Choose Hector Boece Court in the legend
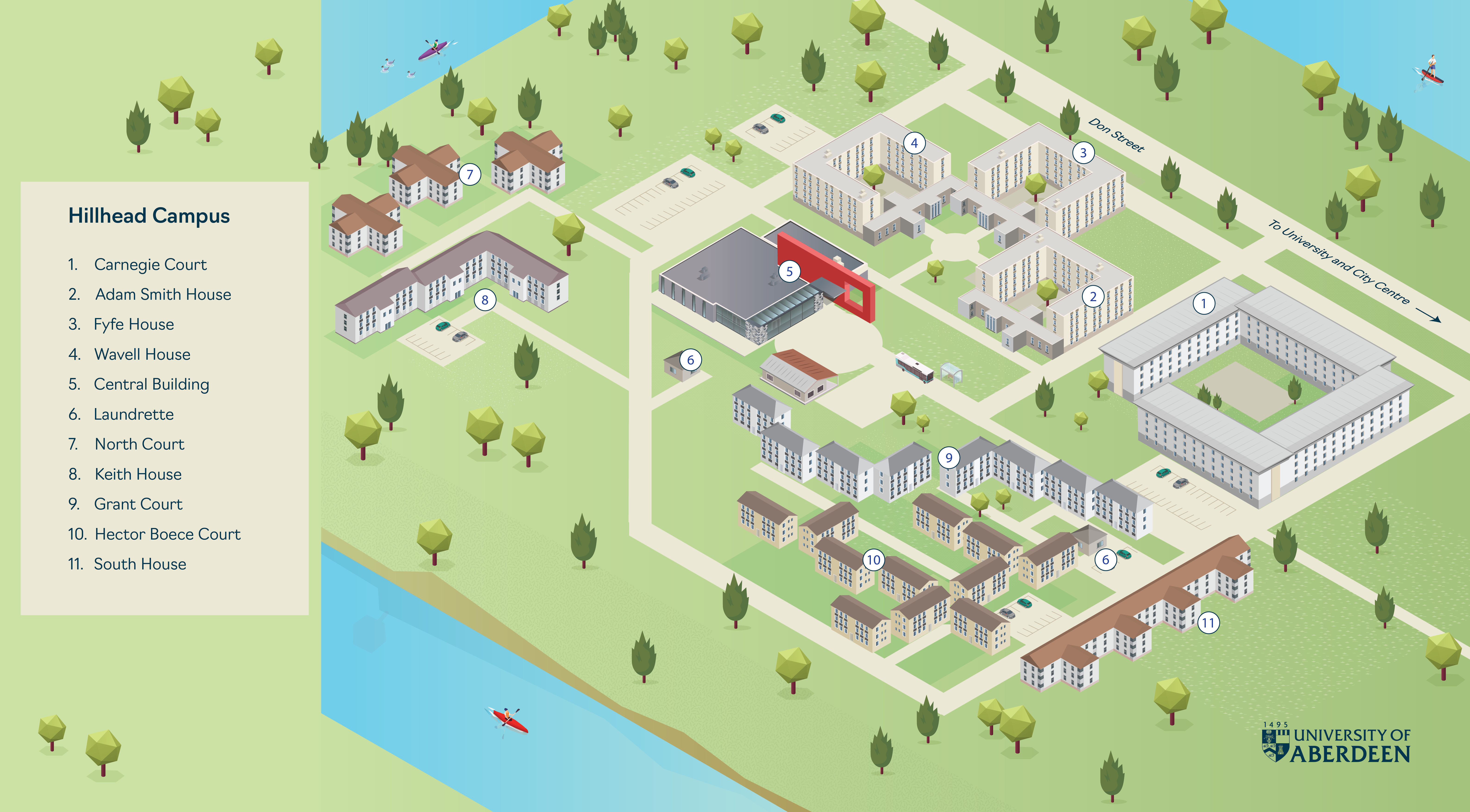This screenshot has height=812, width=1470. click(167, 534)
